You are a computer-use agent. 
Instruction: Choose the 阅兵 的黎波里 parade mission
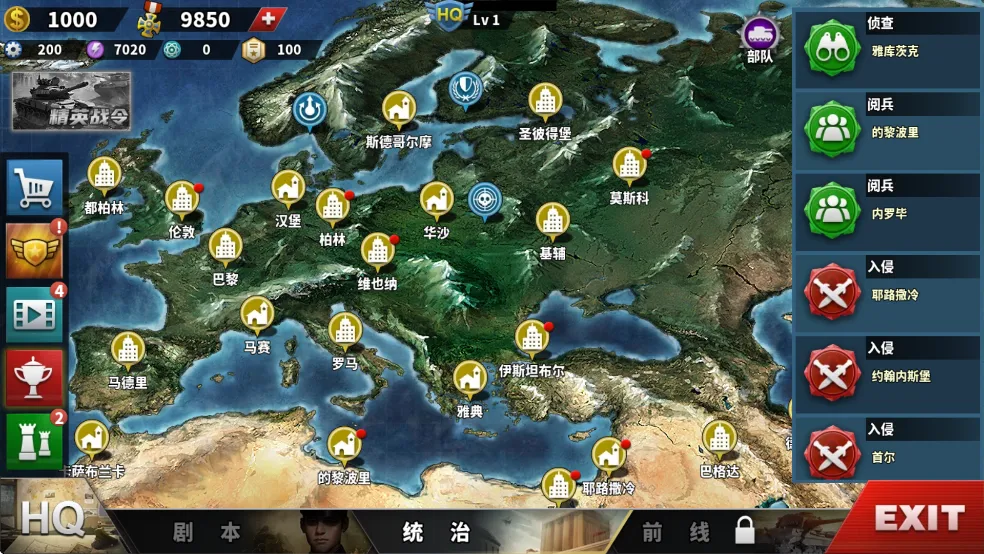click(x=888, y=130)
